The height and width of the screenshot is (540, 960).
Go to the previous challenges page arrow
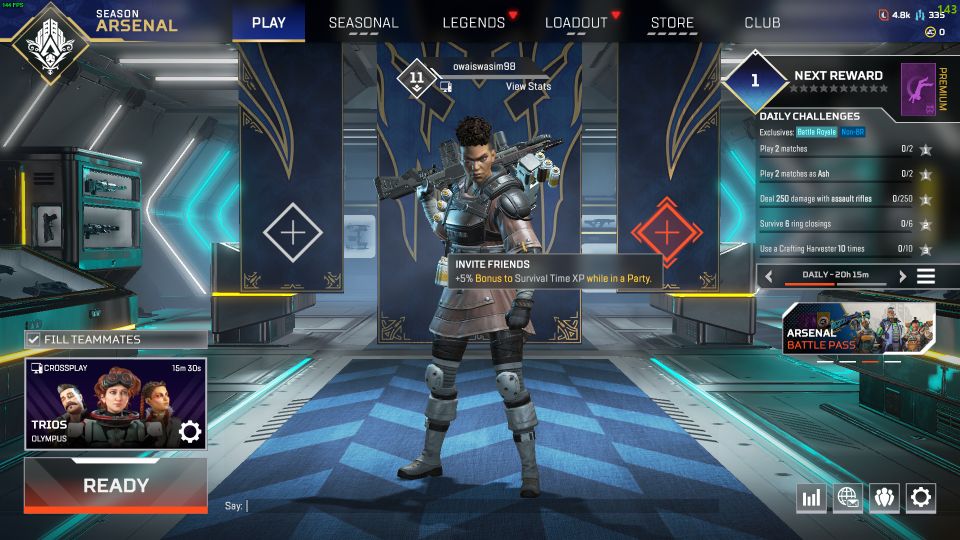[768, 276]
